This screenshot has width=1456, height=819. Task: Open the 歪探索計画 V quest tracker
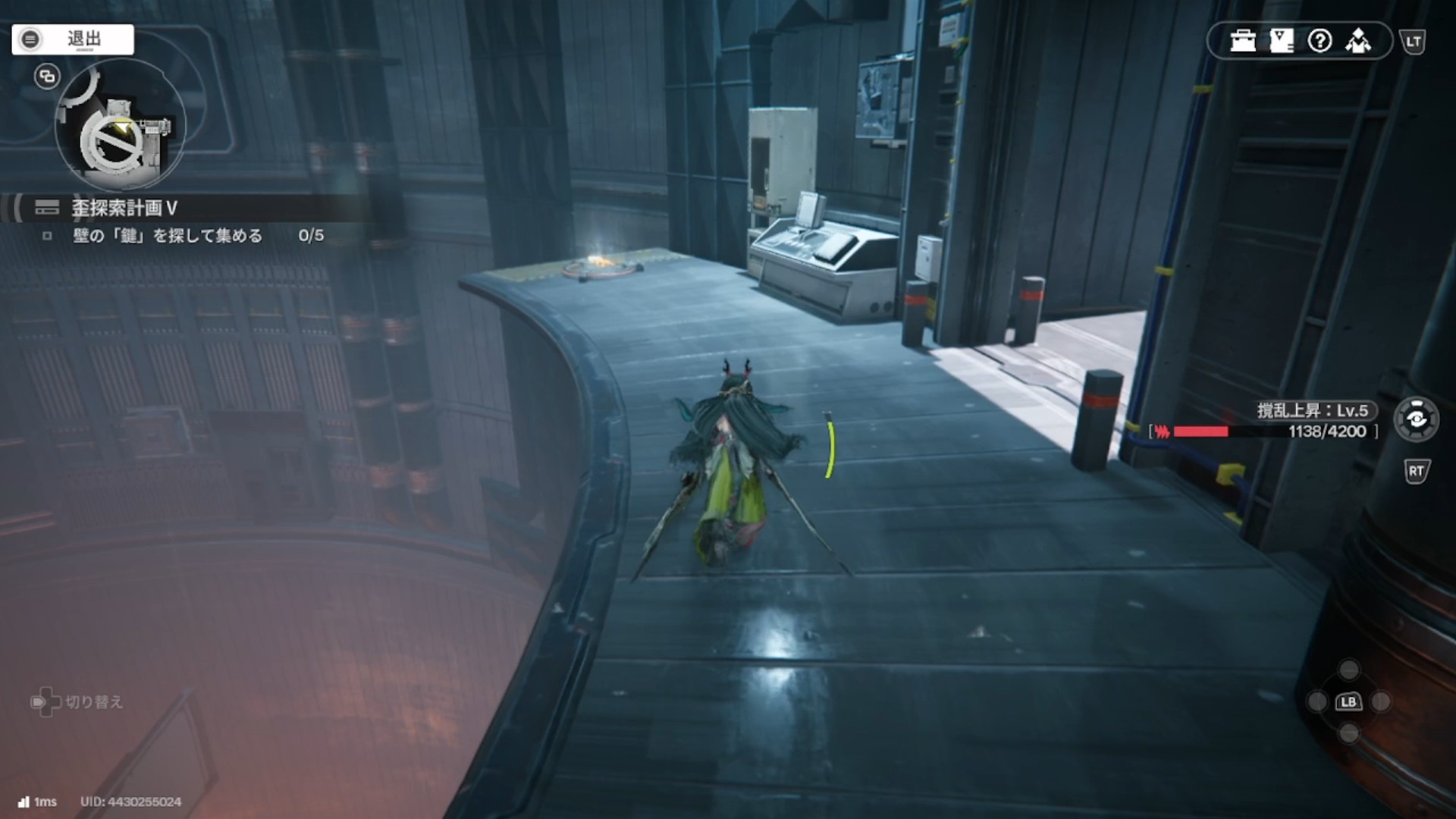click(x=124, y=208)
